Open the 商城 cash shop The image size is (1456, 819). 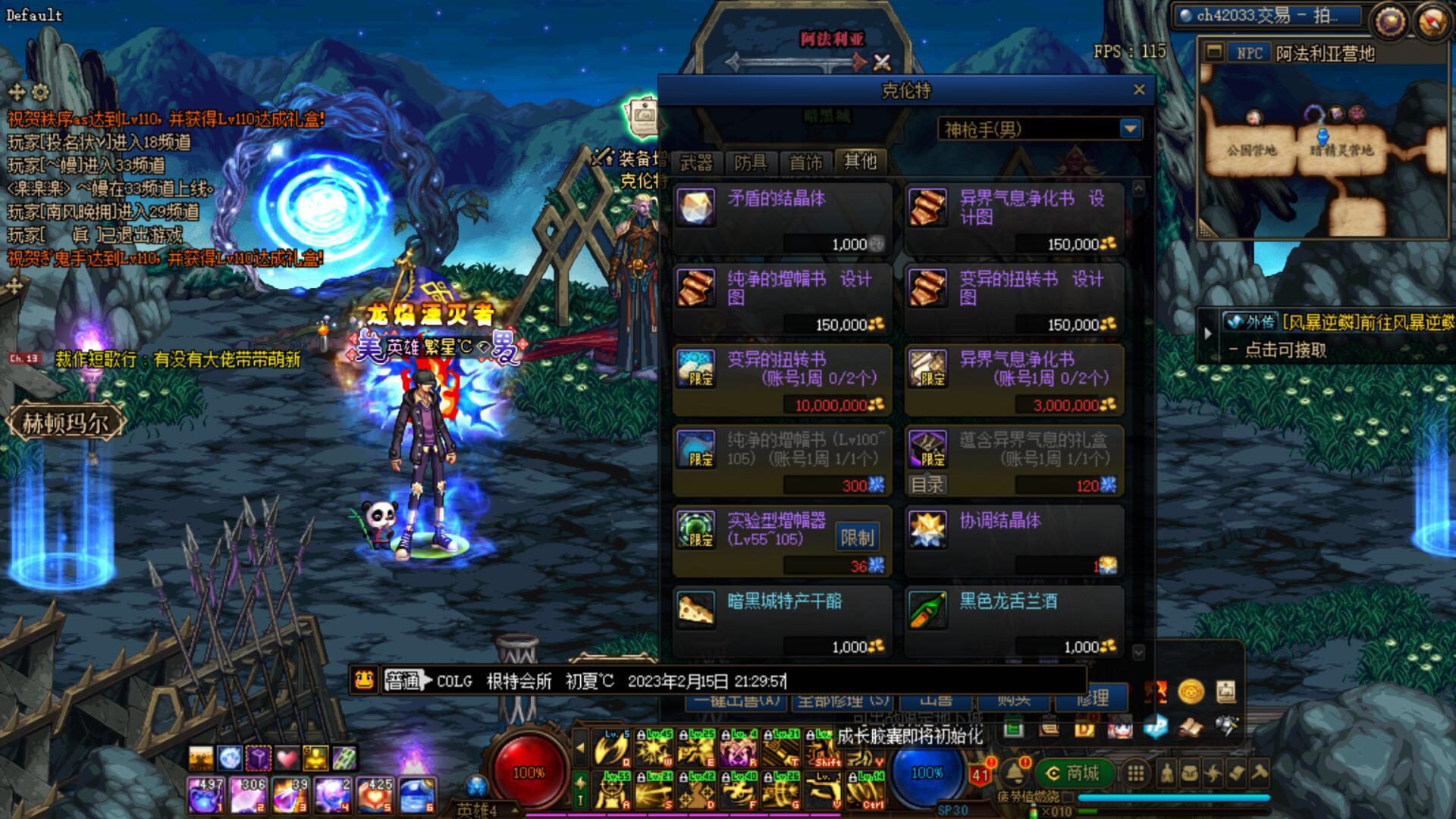click(1072, 773)
